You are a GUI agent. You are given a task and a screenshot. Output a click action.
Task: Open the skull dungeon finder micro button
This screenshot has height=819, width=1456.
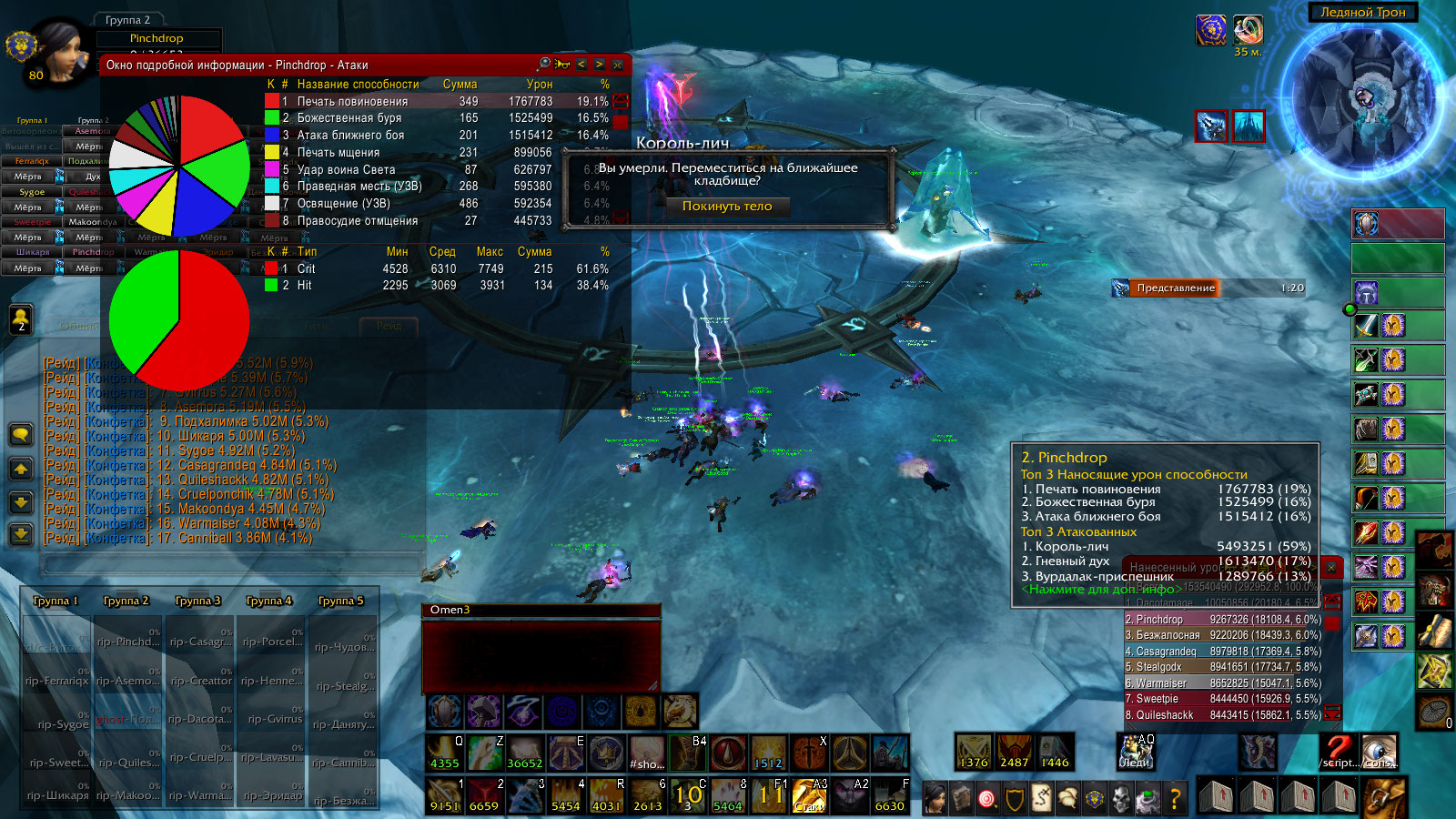point(1120,799)
